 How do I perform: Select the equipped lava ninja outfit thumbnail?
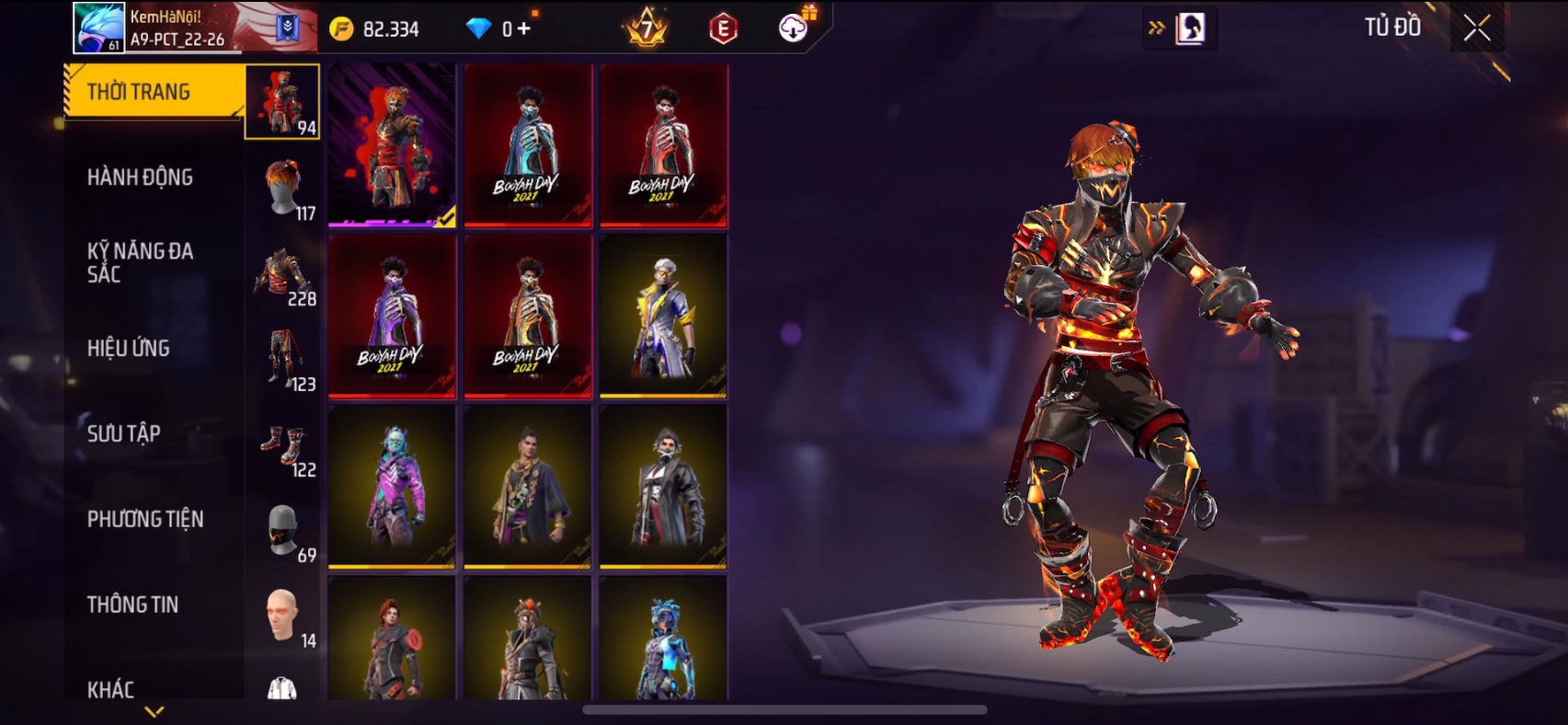392,144
